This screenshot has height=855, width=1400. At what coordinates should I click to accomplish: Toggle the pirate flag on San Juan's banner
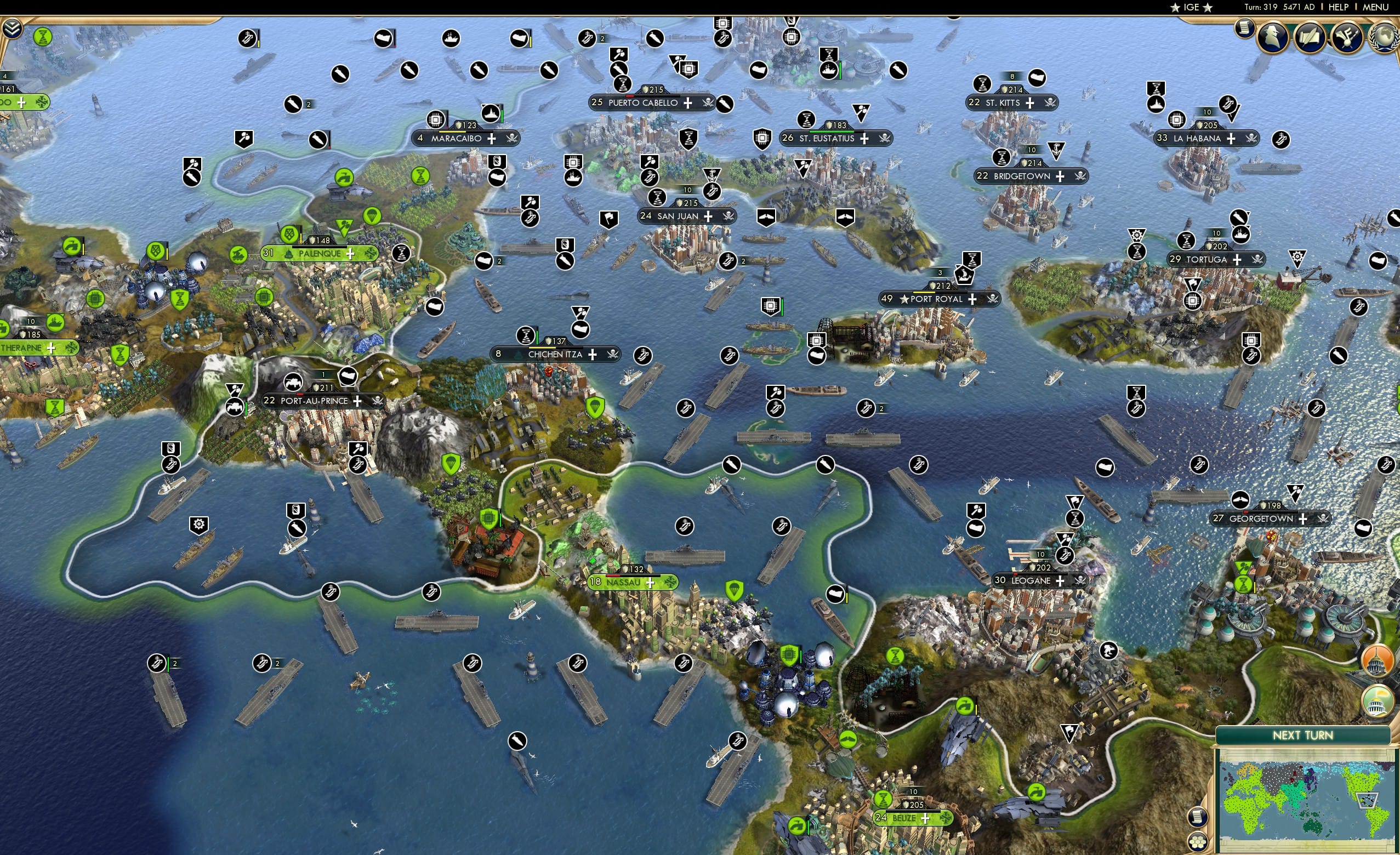pyautogui.click(x=728, y=216)
